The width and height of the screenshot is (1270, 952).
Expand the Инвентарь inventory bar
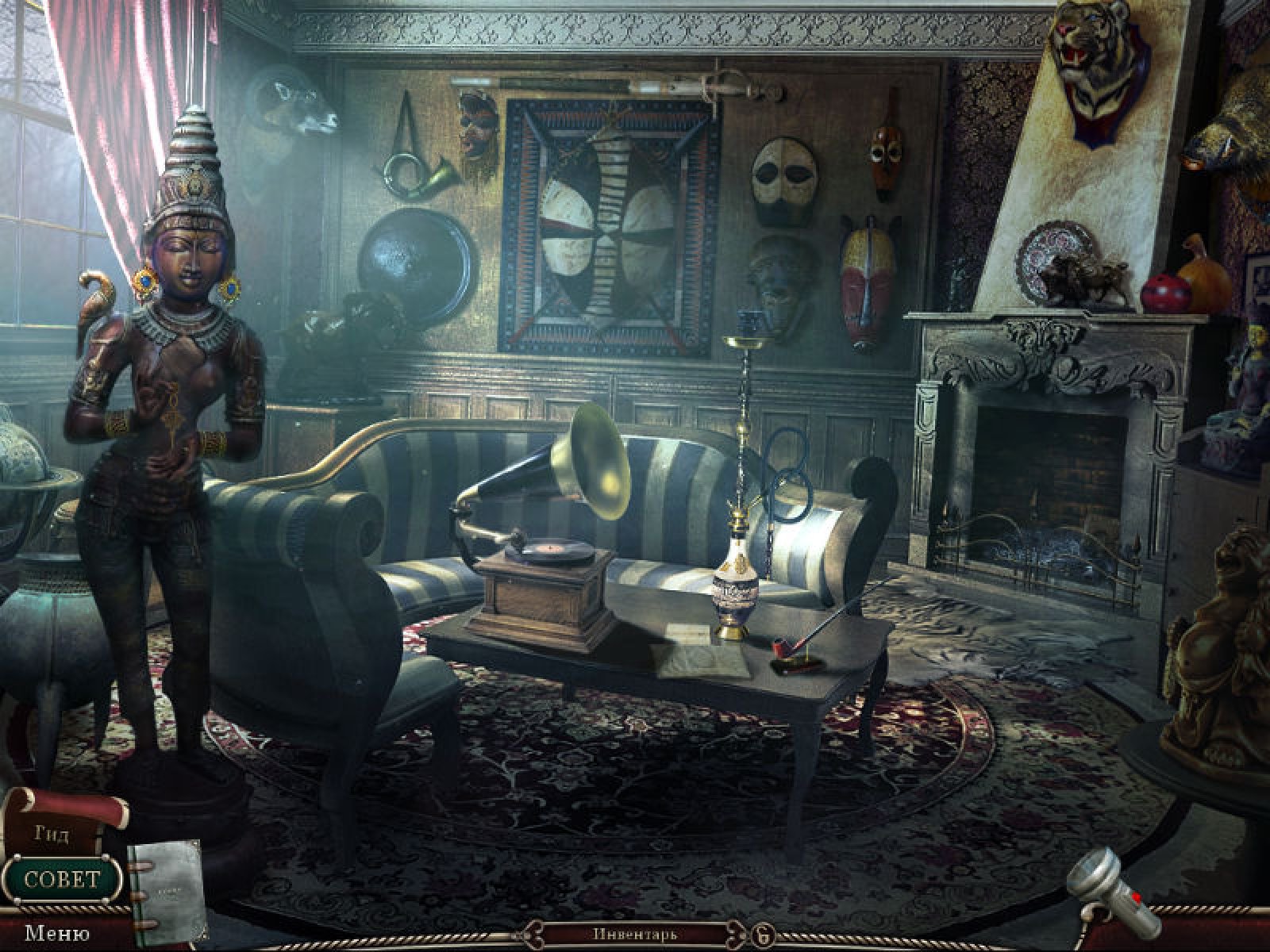click(634, 933)
